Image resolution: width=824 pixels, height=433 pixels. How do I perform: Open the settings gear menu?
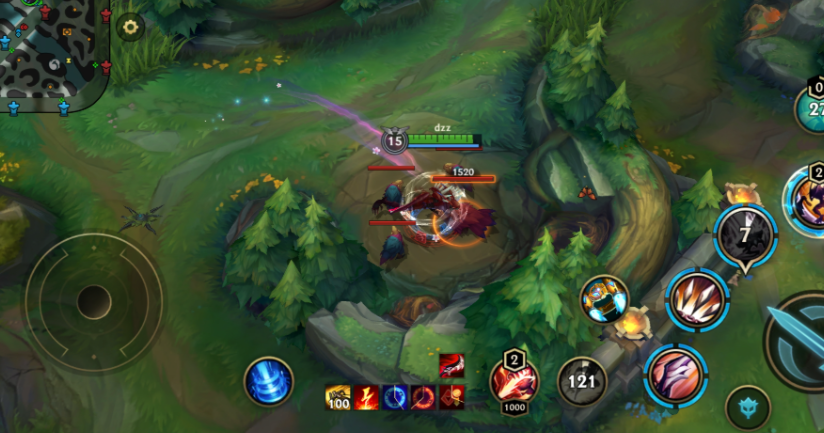pos(130,27)
